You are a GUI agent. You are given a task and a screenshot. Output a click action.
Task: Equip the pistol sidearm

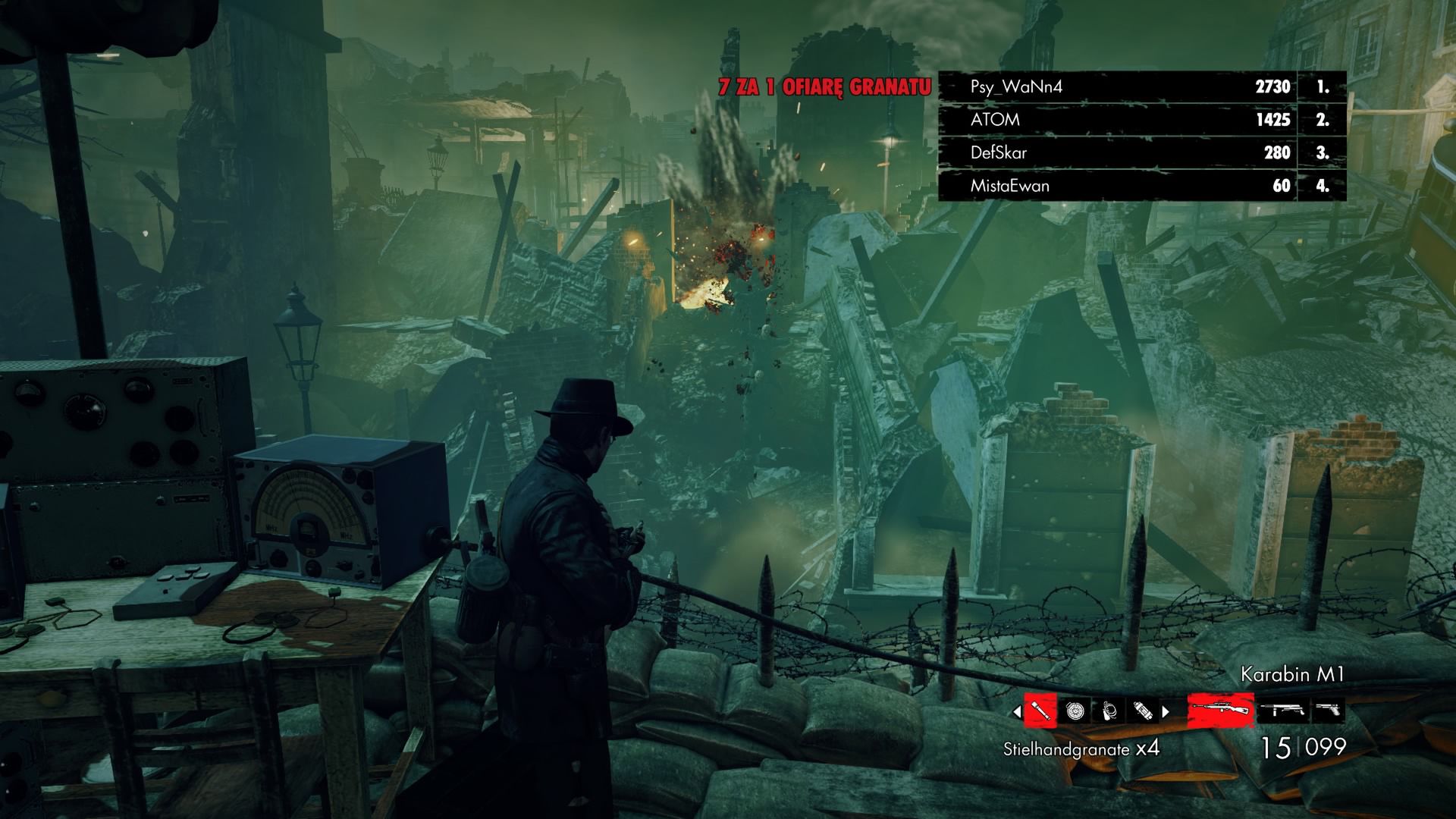tap(1327, 711)
